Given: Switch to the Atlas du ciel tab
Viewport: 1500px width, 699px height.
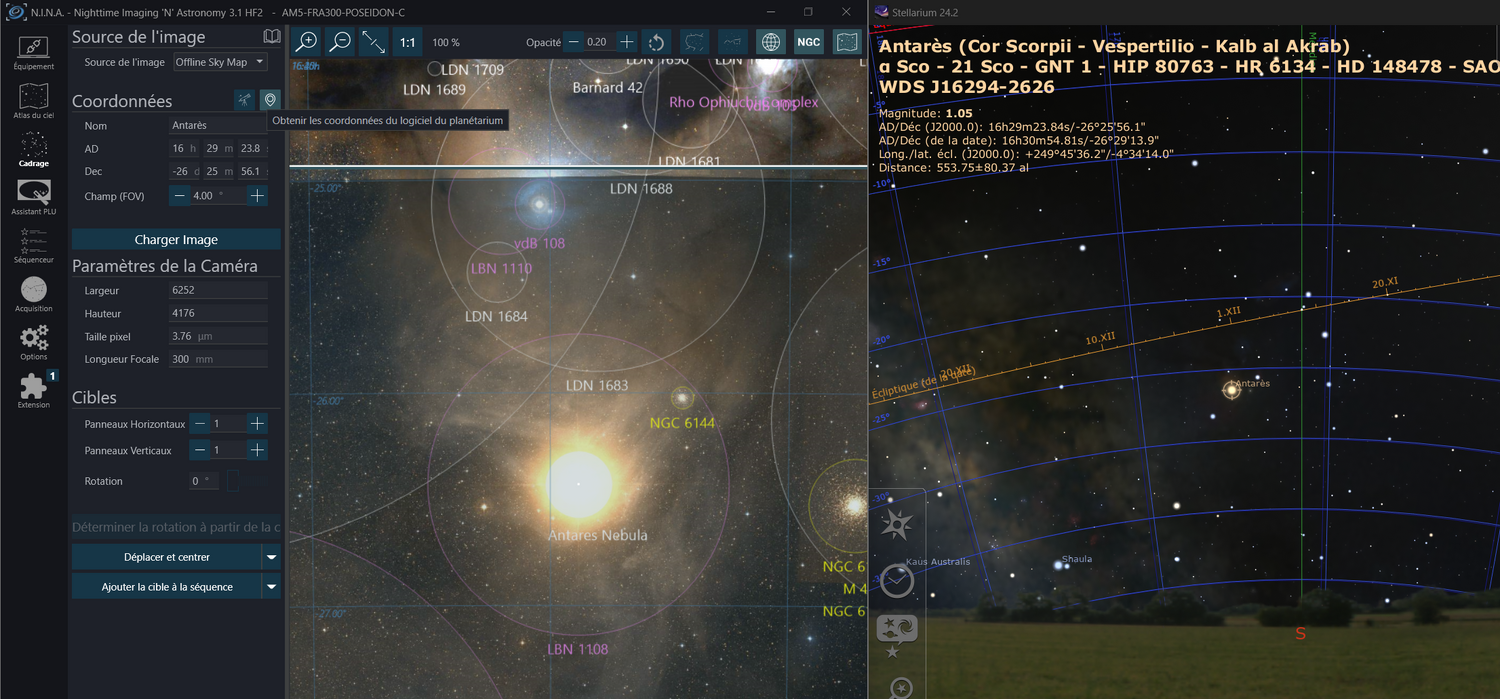Looking at the screenshot, I should click(33, 102).
